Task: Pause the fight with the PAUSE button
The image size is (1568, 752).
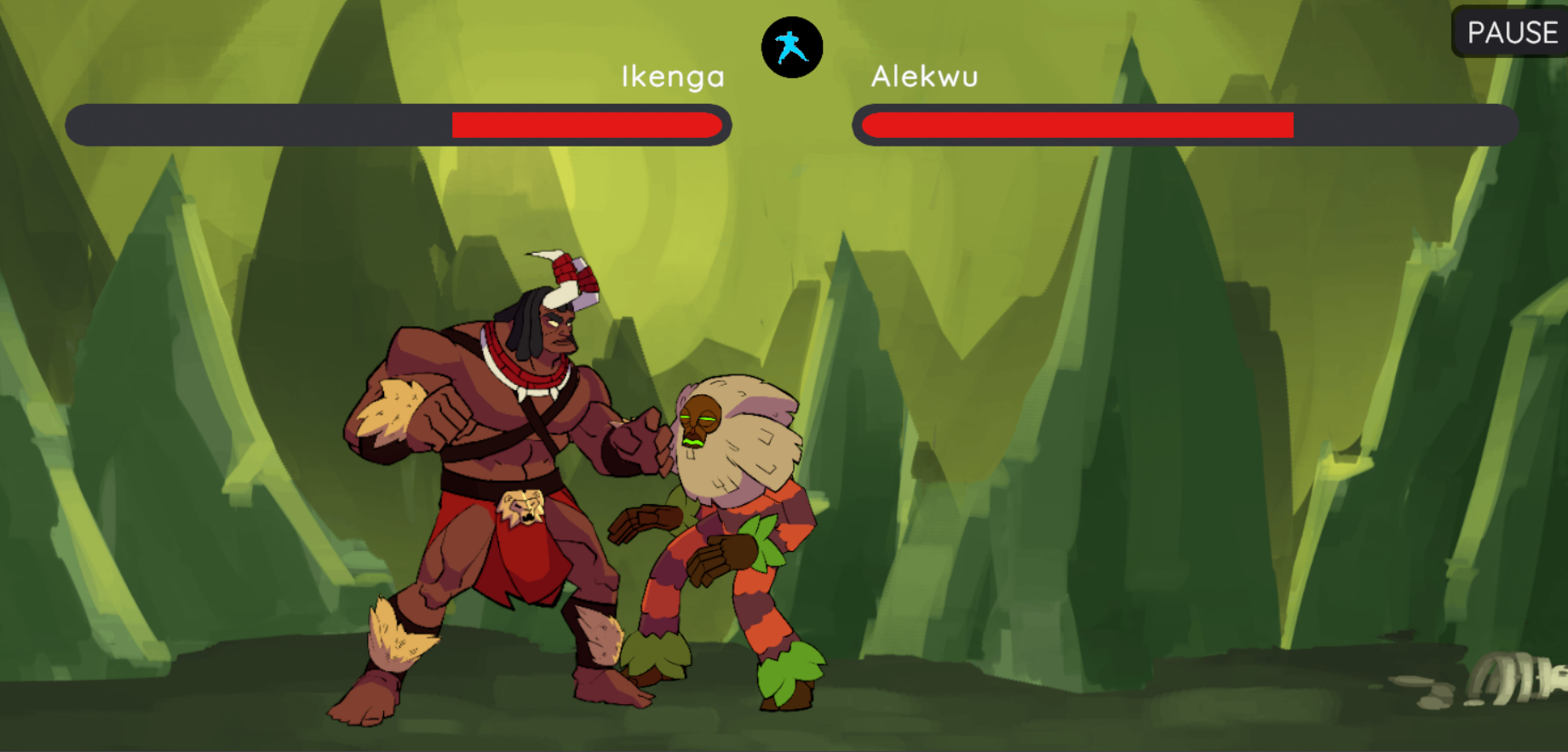Action: coord(1511,32)
